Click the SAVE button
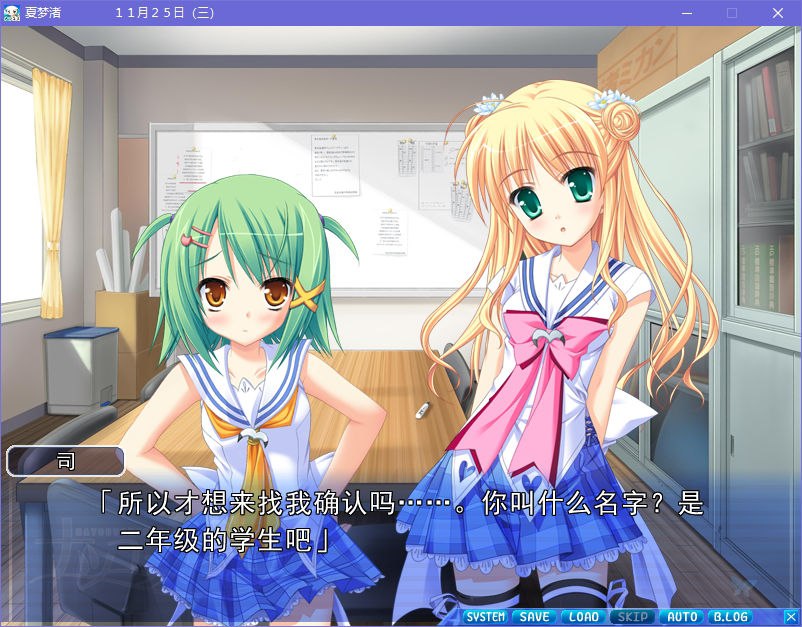Image resolution: width=802 pixels, height=627 pixels. [x=535, y=617]
